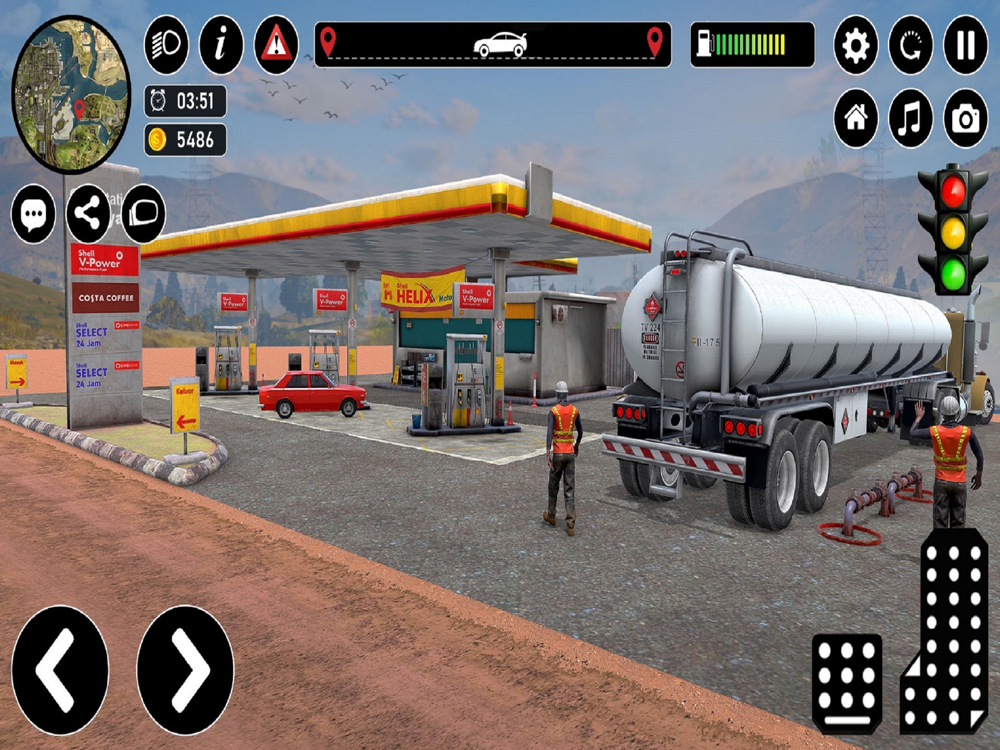
Task: Tap the circular arrow restart button
Action: point(911,45)
